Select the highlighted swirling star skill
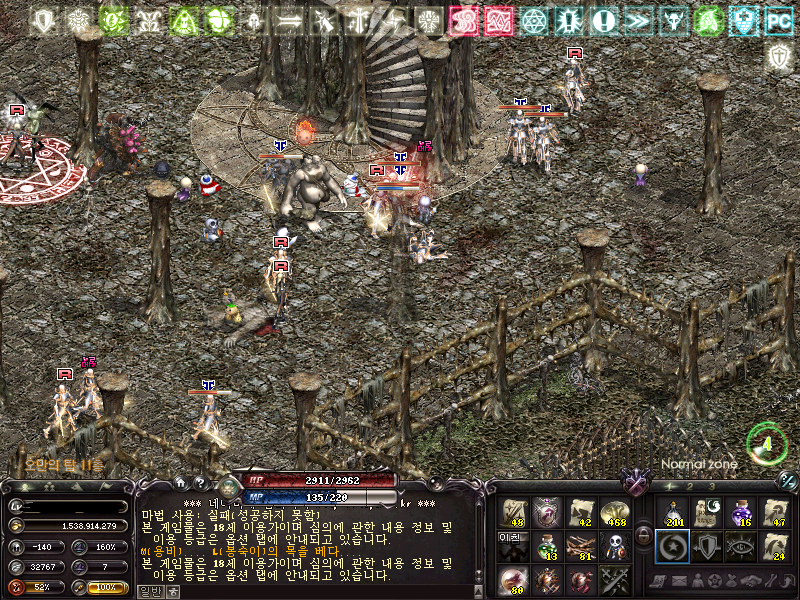800x600 pixels. tap(672, 546)
